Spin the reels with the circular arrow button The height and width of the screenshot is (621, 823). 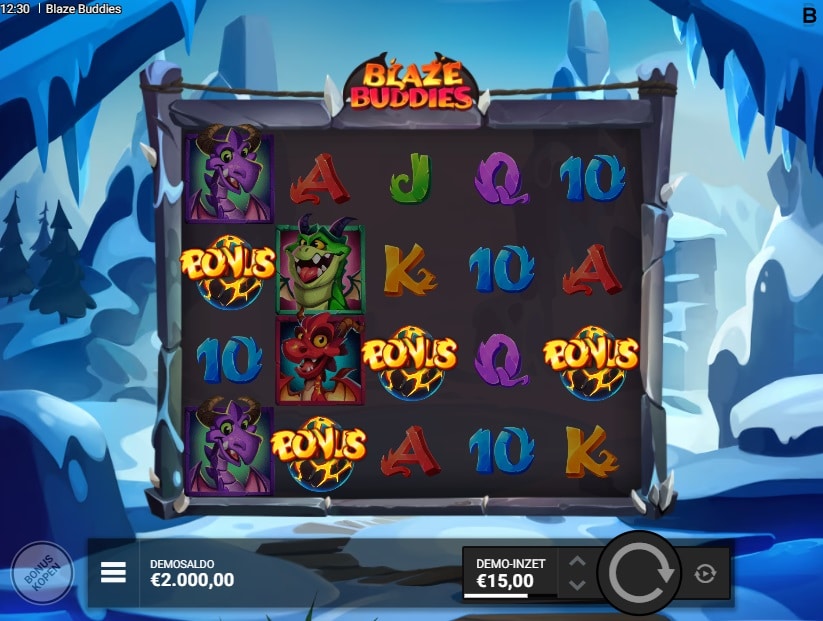(640, 573)
